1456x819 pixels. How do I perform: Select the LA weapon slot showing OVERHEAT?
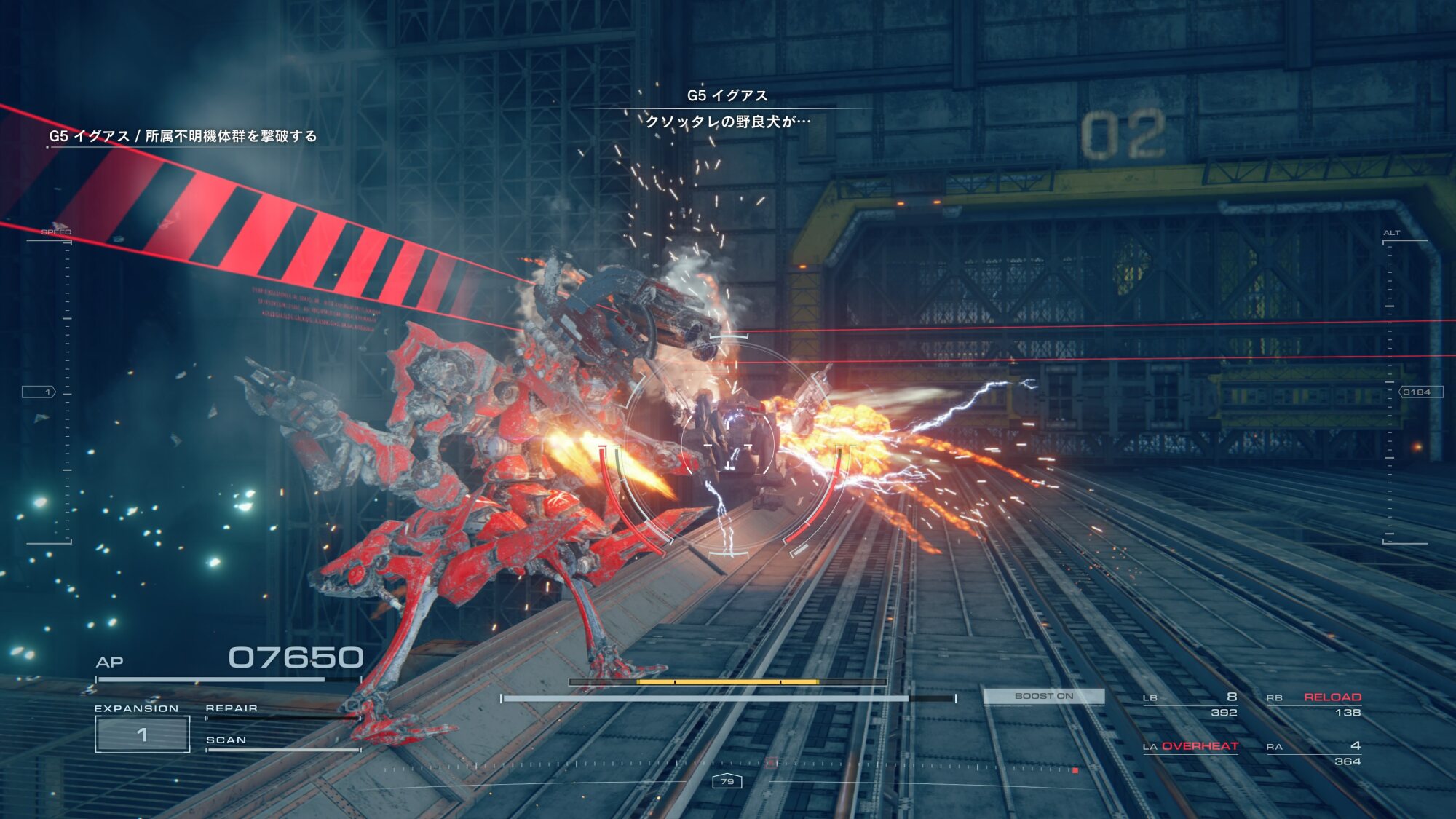[x=1190, y=746]
